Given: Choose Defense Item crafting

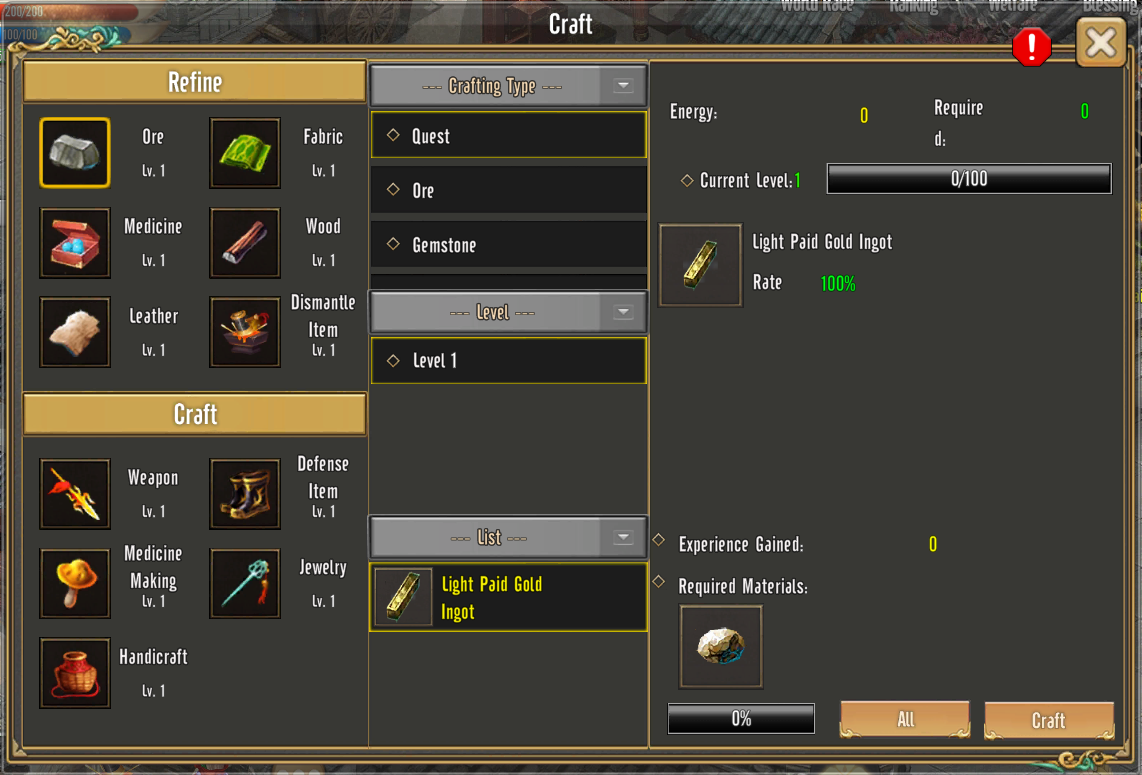Looking at the screenshot, I should [245, 494].
